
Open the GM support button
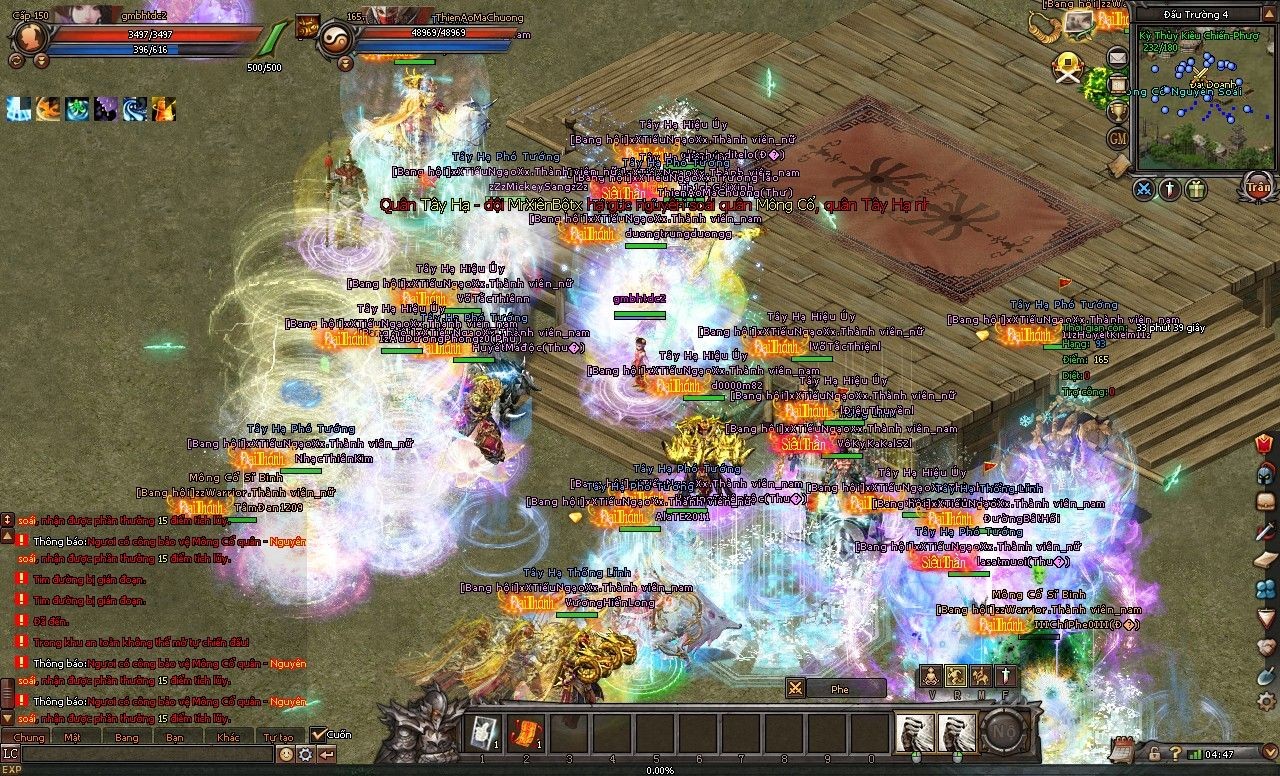pyautogui.click(x=1118, y=138)
